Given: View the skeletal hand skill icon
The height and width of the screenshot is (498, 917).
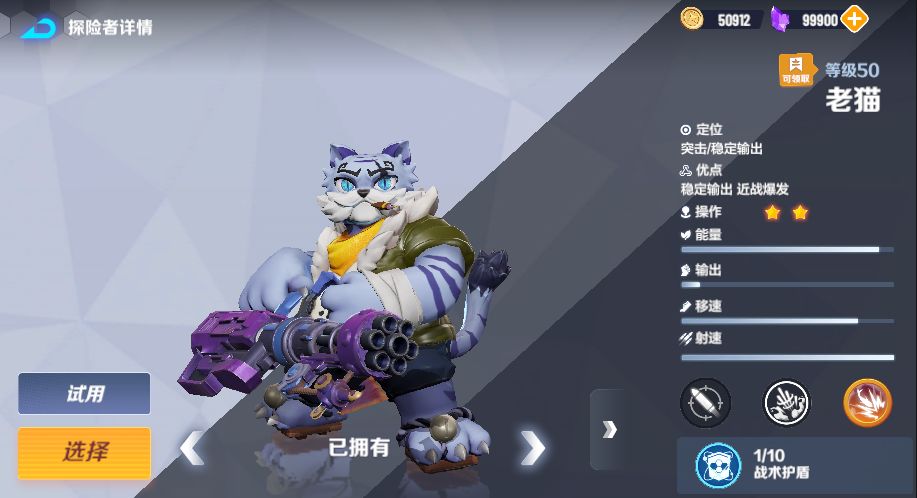Looking at the screenshot, I should pyautogui.click(x=787, y=402).
